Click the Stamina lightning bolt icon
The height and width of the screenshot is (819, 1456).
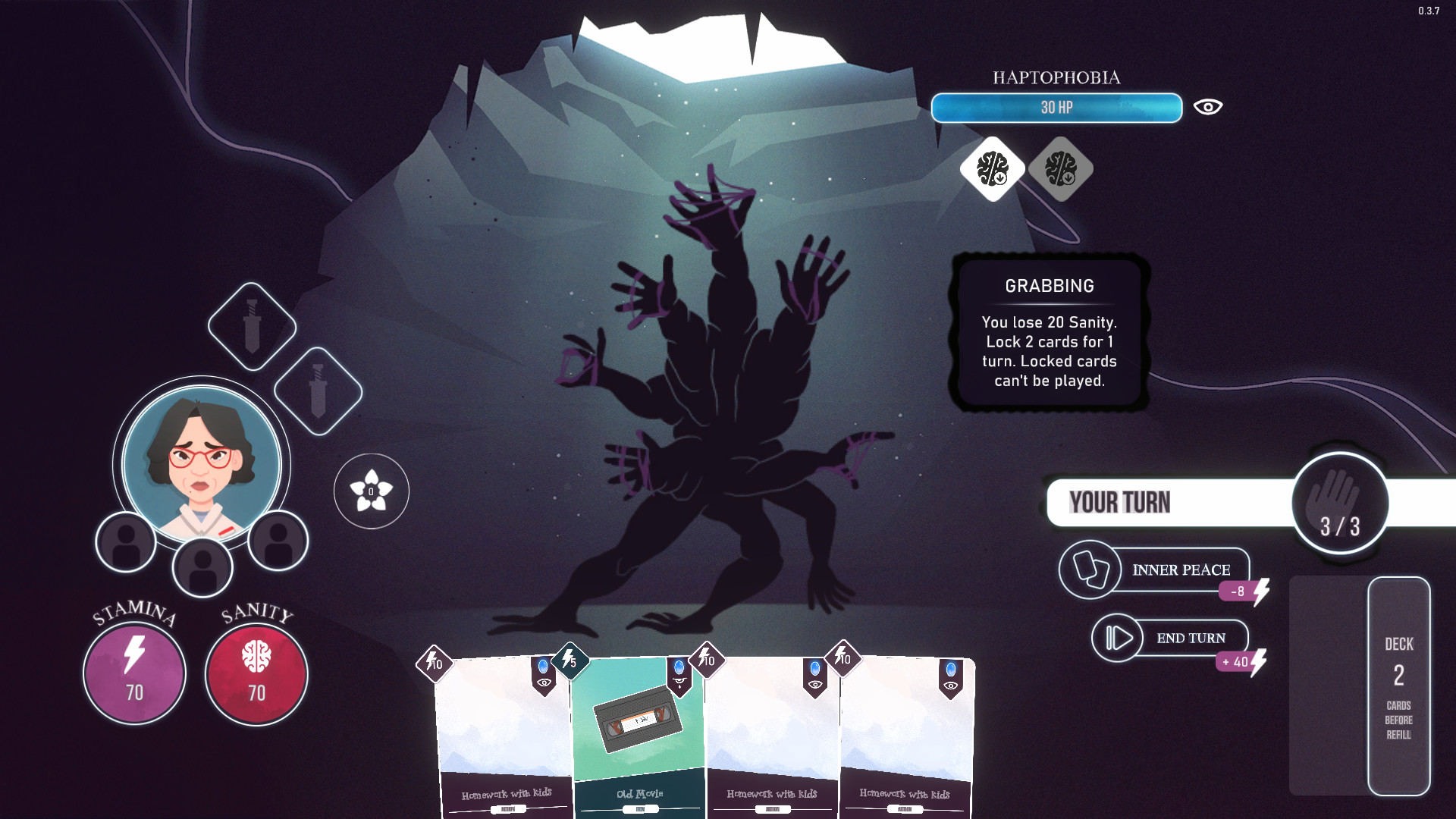pos(133,654)
